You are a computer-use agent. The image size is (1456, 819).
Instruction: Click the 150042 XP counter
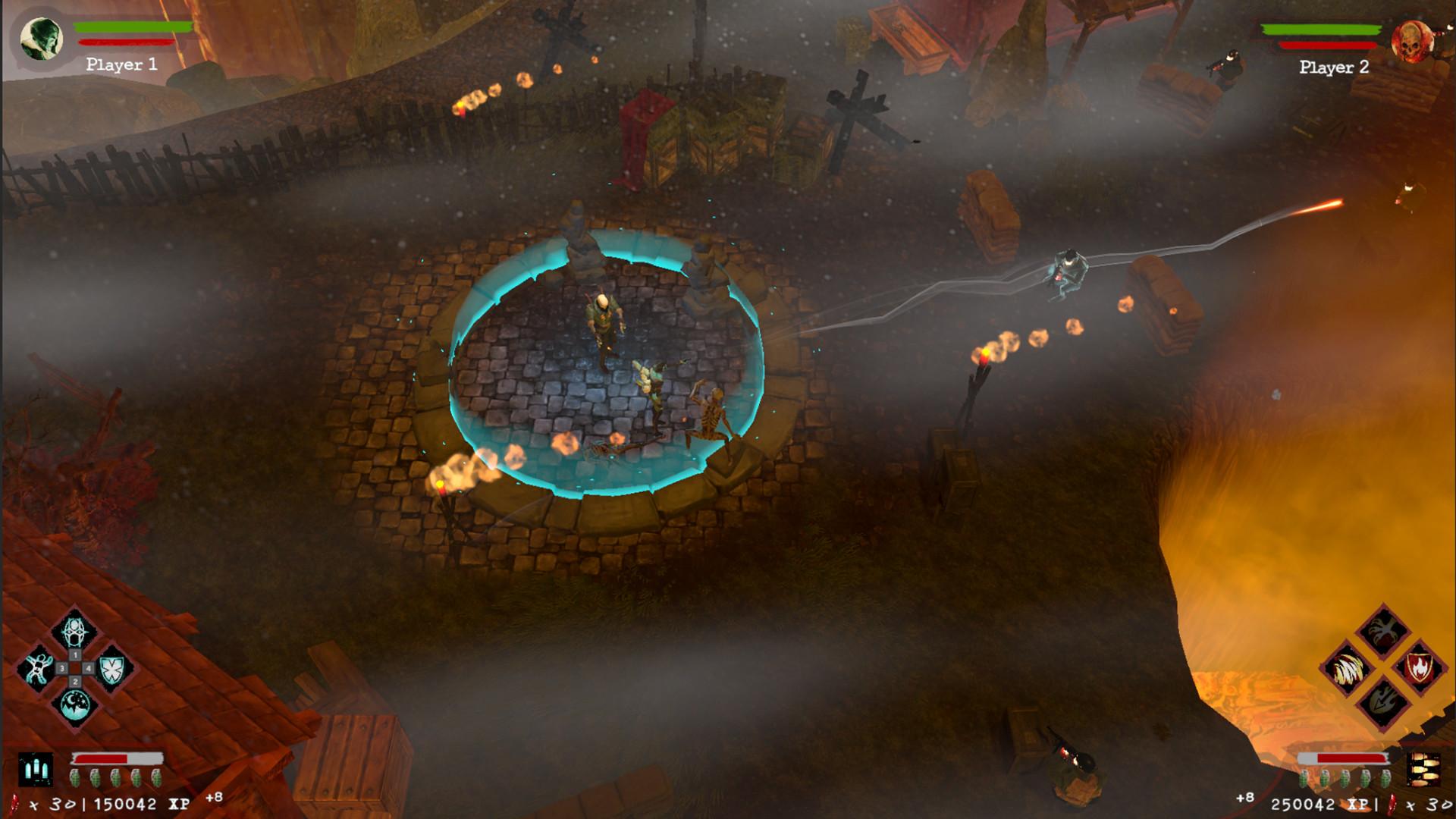(123, 802)
